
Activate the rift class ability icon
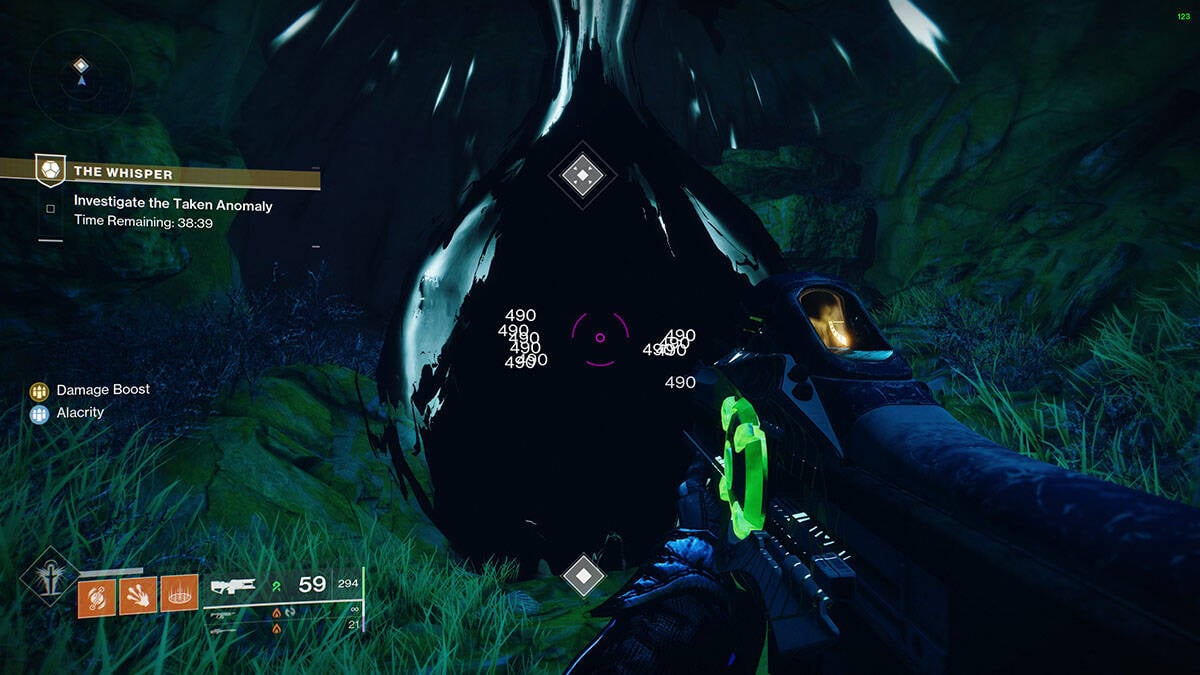click(179, 596)
